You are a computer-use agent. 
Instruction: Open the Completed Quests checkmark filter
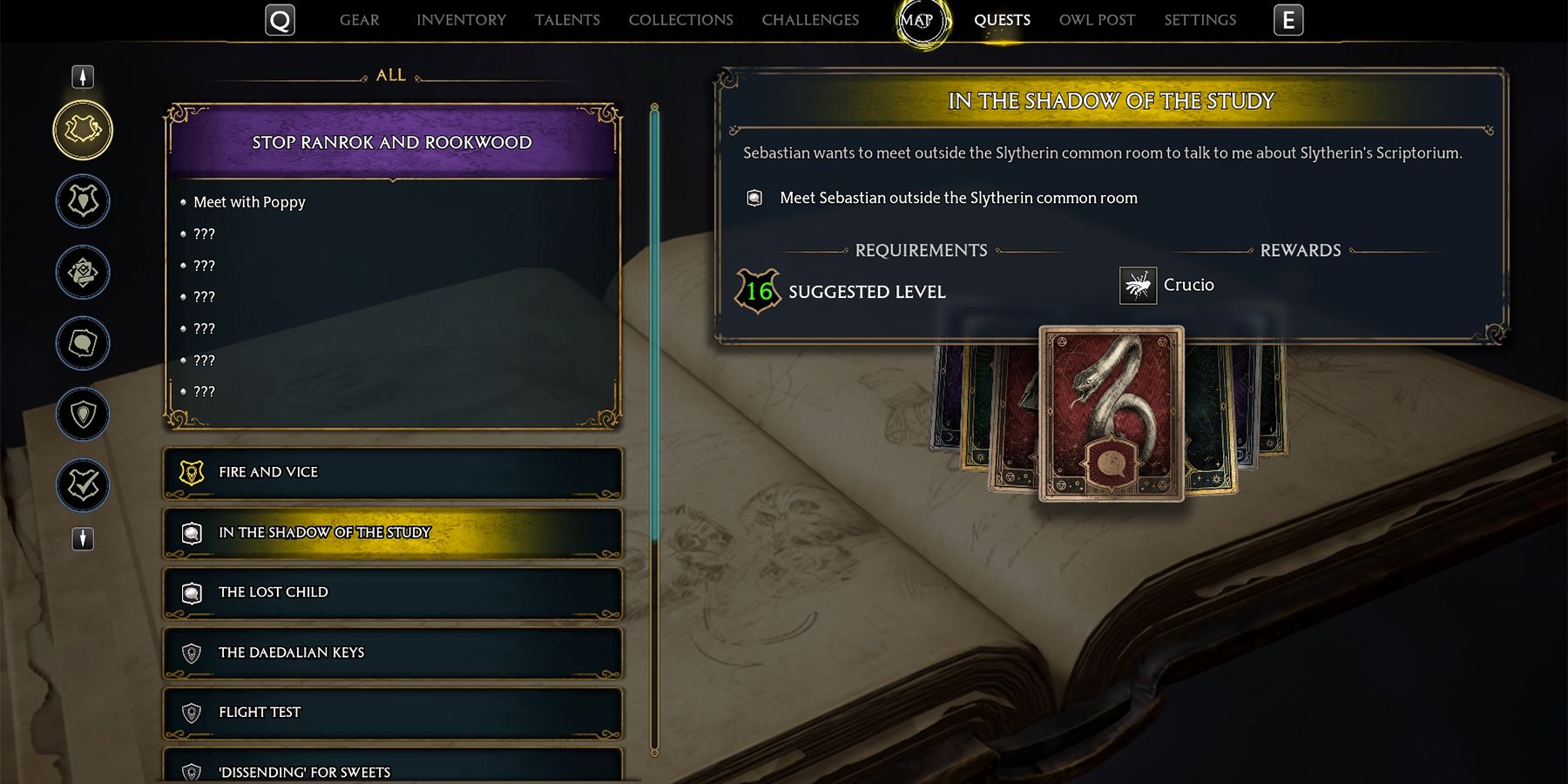point(83,485)
